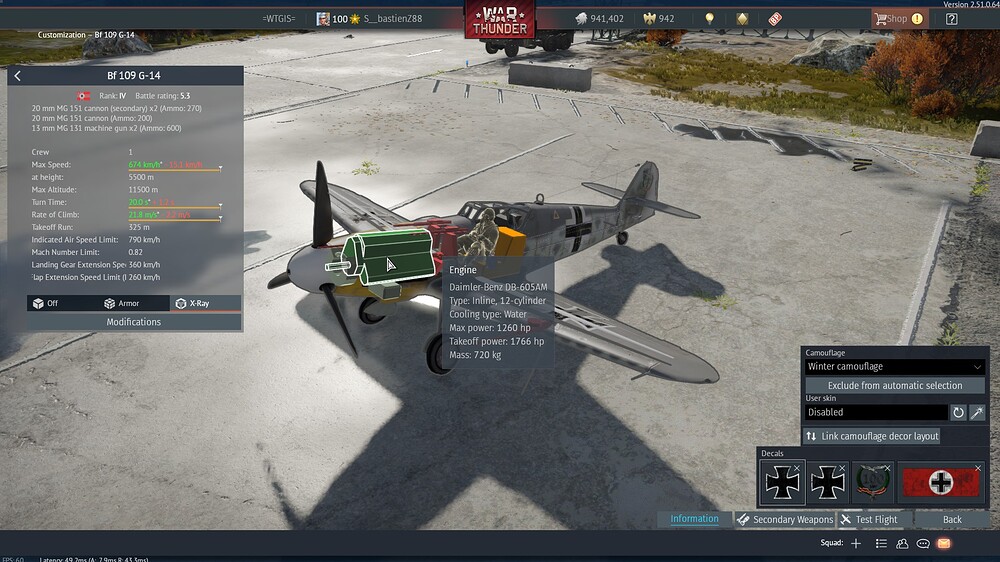Open the Shop

(897, 19)
